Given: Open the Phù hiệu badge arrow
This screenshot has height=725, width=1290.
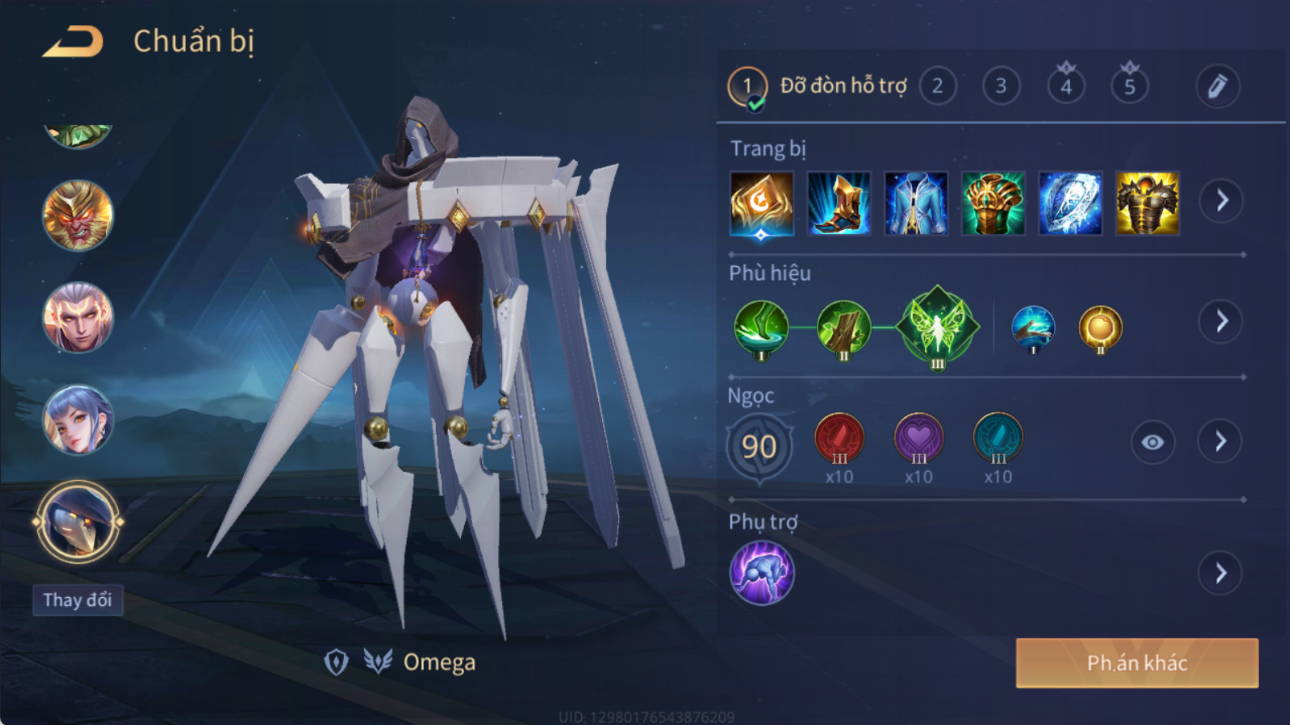Looking at the screenshot, I should click(1221, 322).
